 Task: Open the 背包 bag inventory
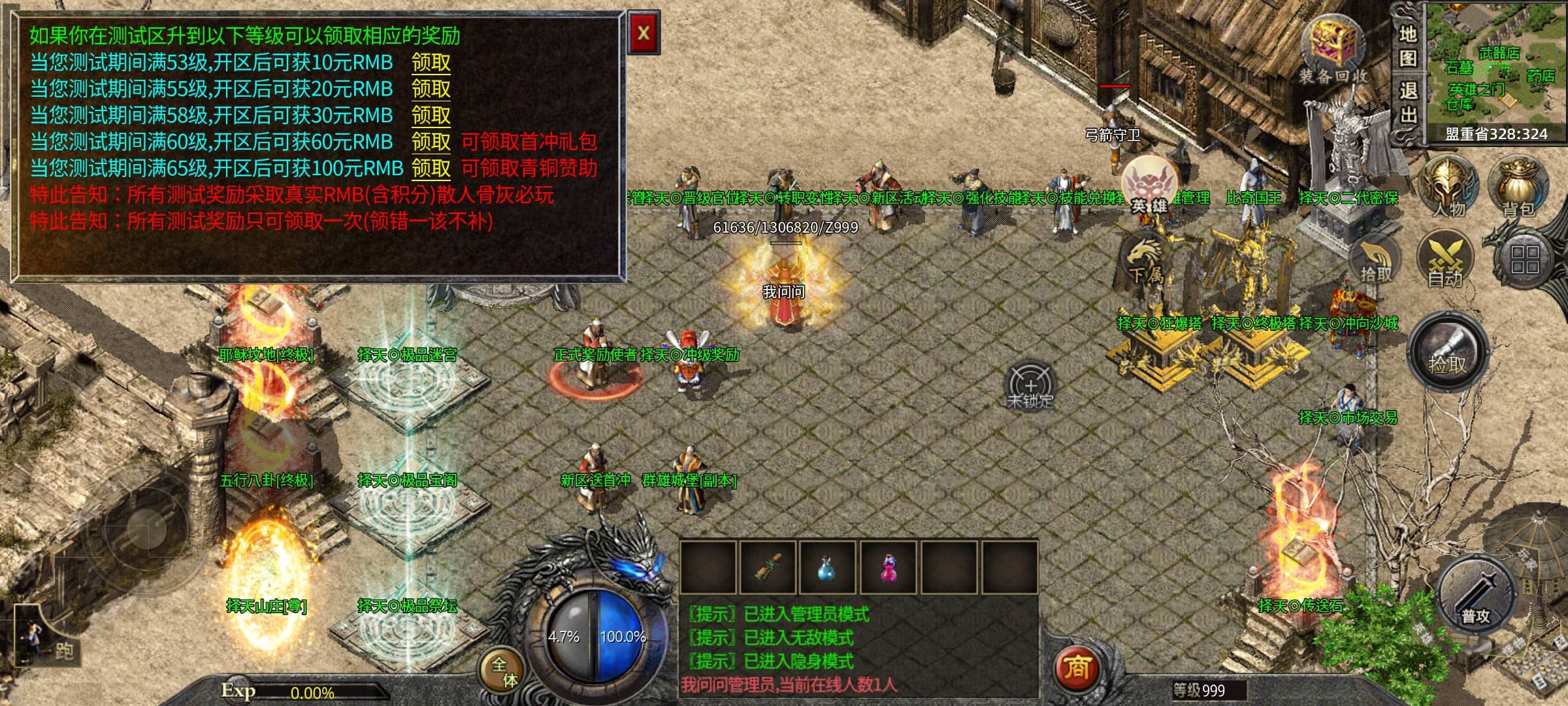pyautogui.click(x=1518, y=186)
